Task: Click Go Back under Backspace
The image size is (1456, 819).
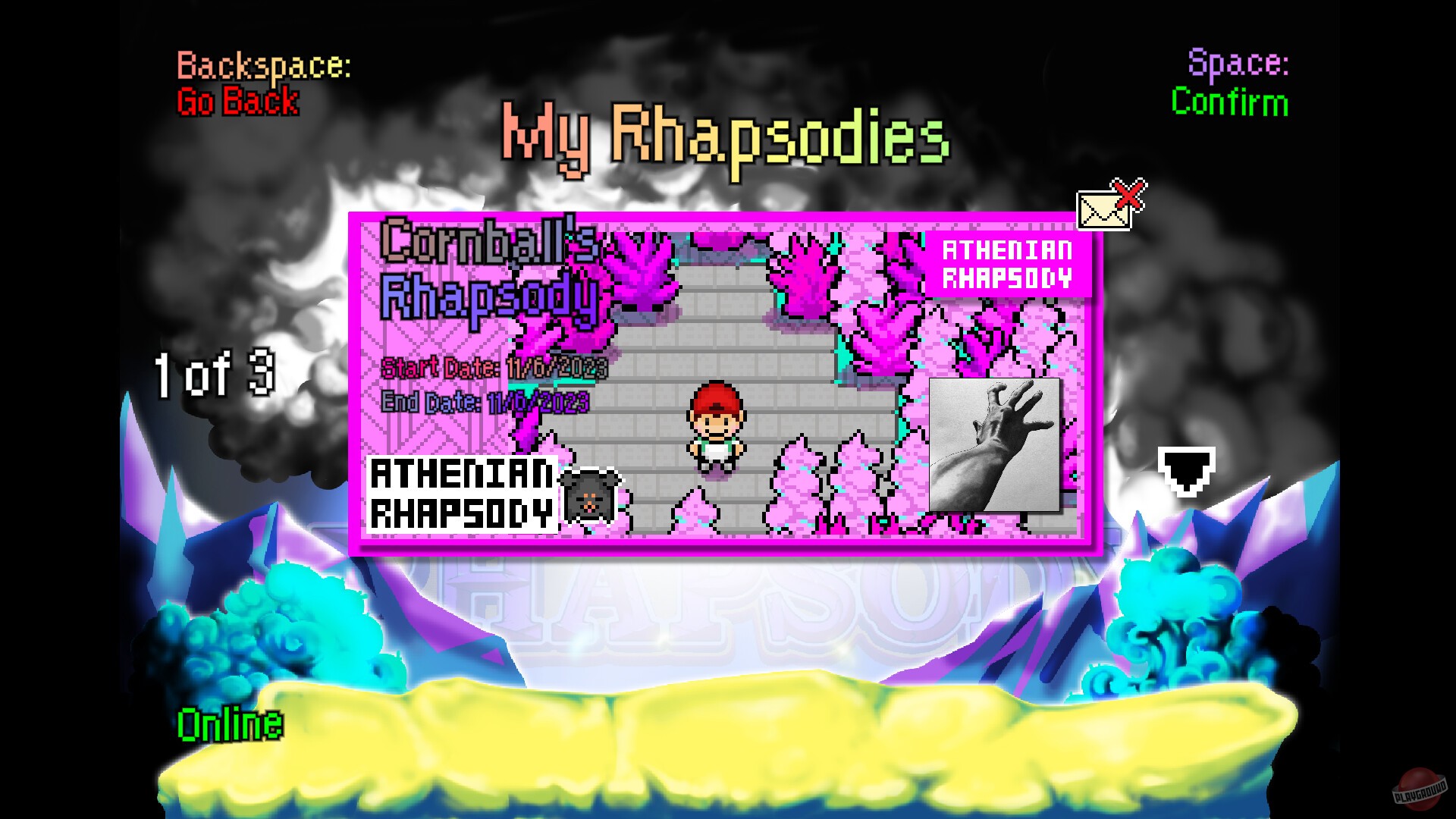Action: click(x=237, y=103)
